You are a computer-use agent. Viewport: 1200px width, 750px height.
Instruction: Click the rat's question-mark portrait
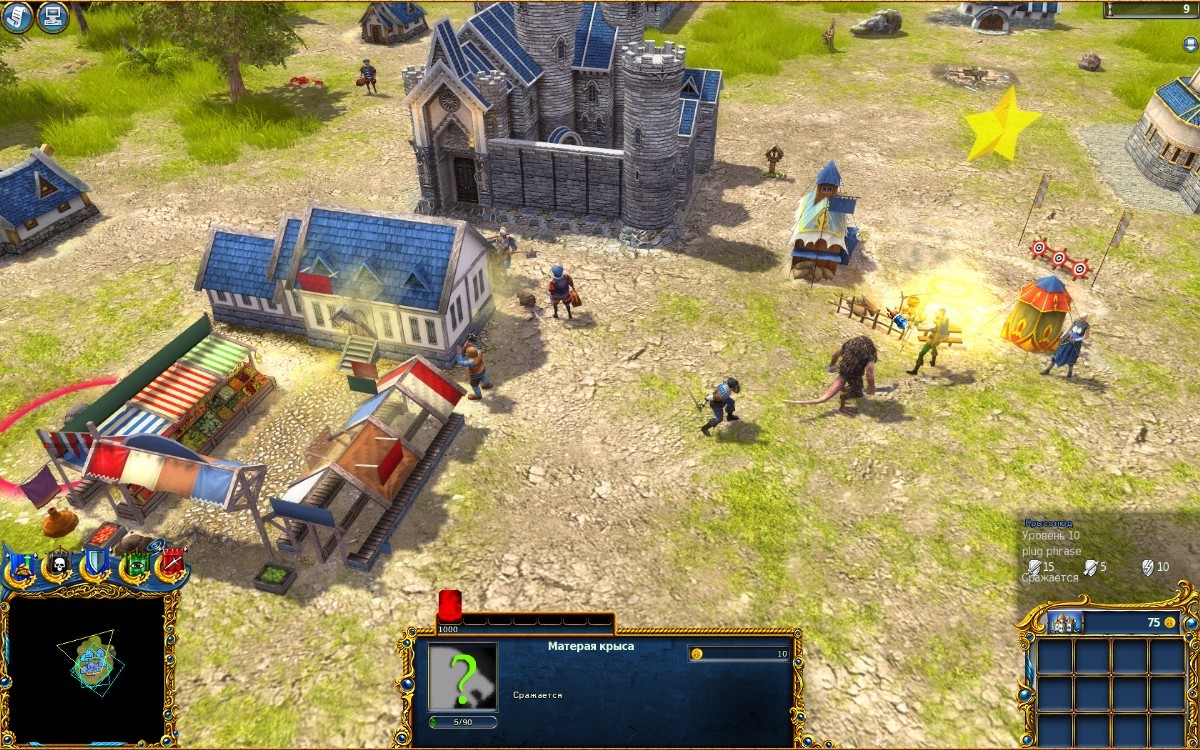click(x=462, y=676)
